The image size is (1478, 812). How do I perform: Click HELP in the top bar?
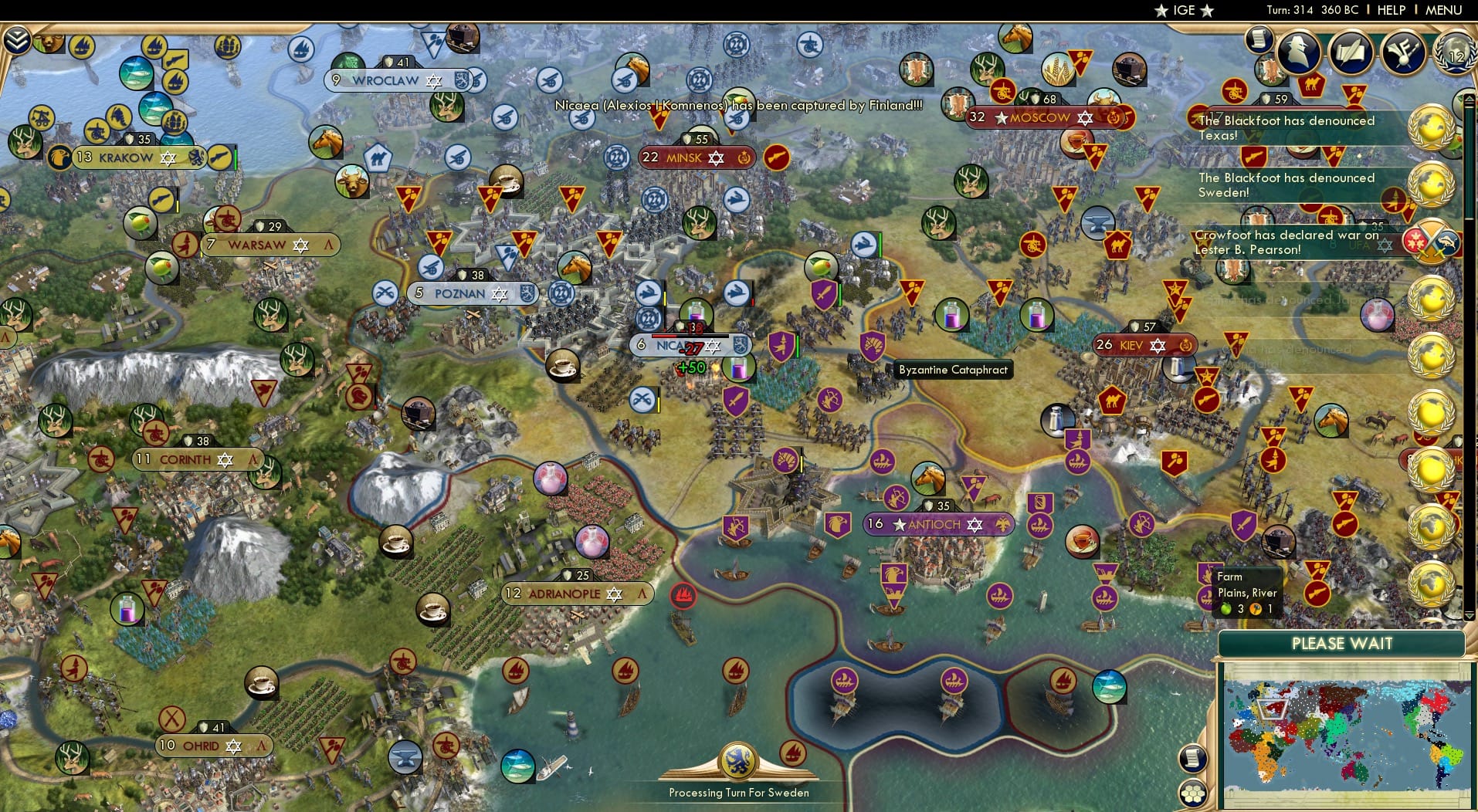point(1391,10)
